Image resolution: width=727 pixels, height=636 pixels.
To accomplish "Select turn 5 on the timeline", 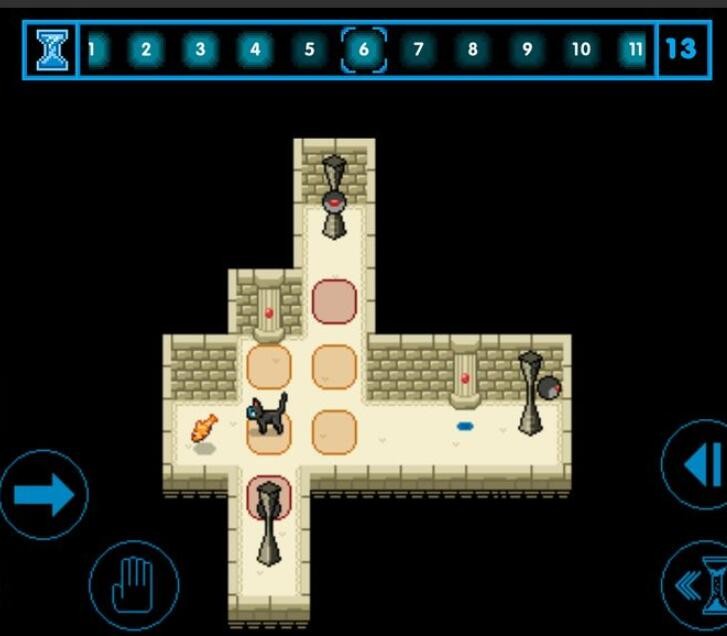I will point(309,49).
